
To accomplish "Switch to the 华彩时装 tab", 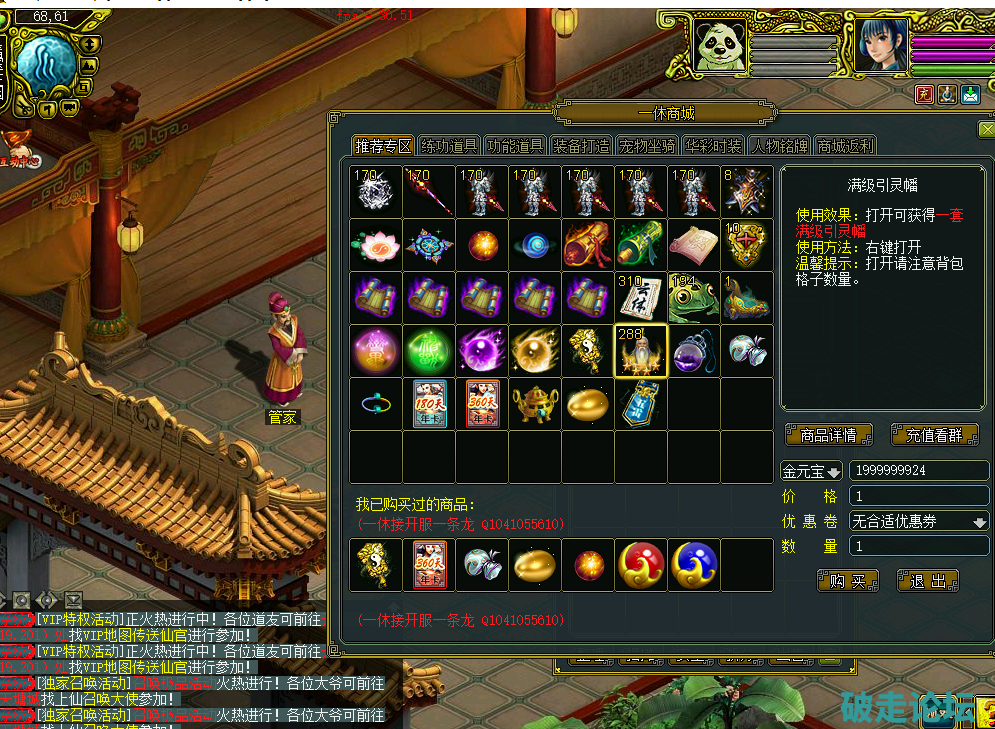I will [713, 146].
